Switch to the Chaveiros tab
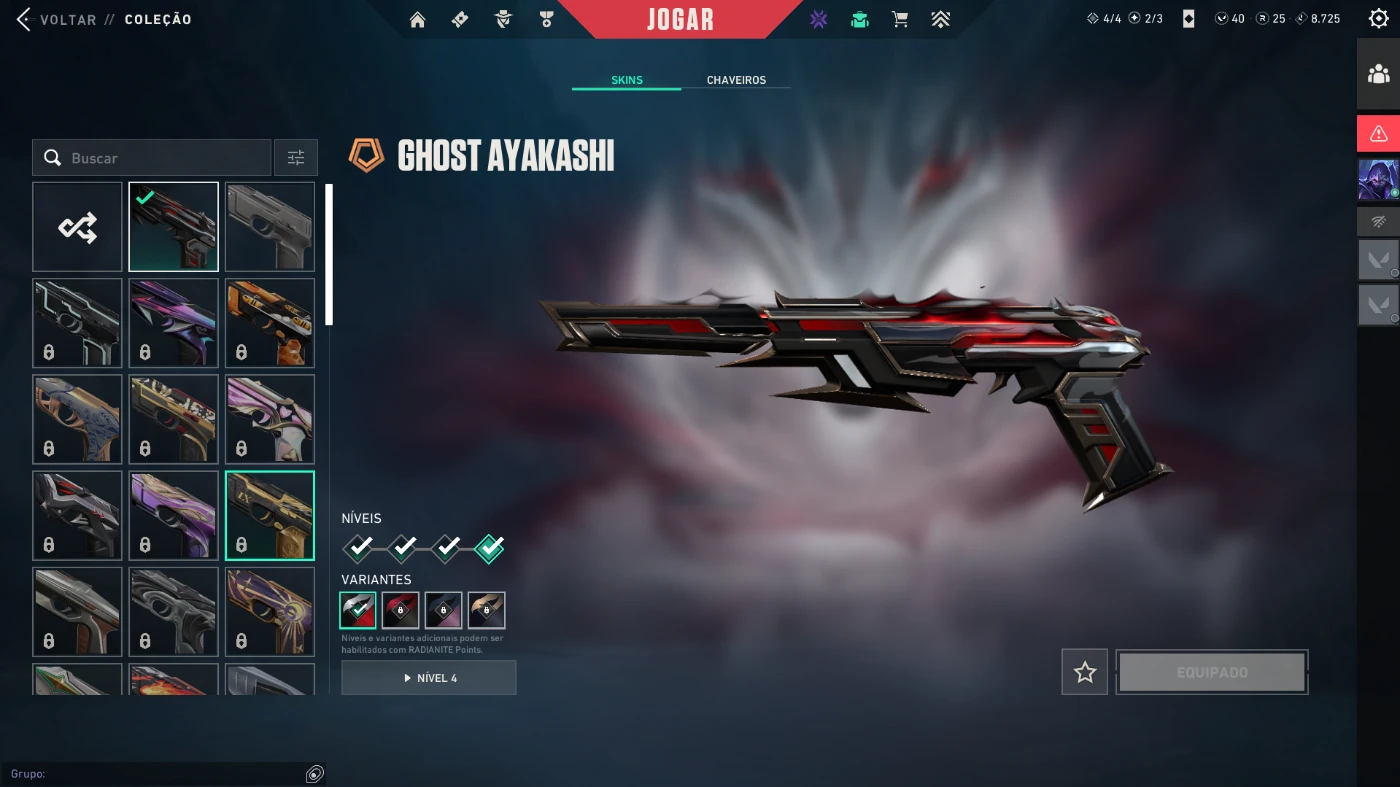 pos(736,80)
